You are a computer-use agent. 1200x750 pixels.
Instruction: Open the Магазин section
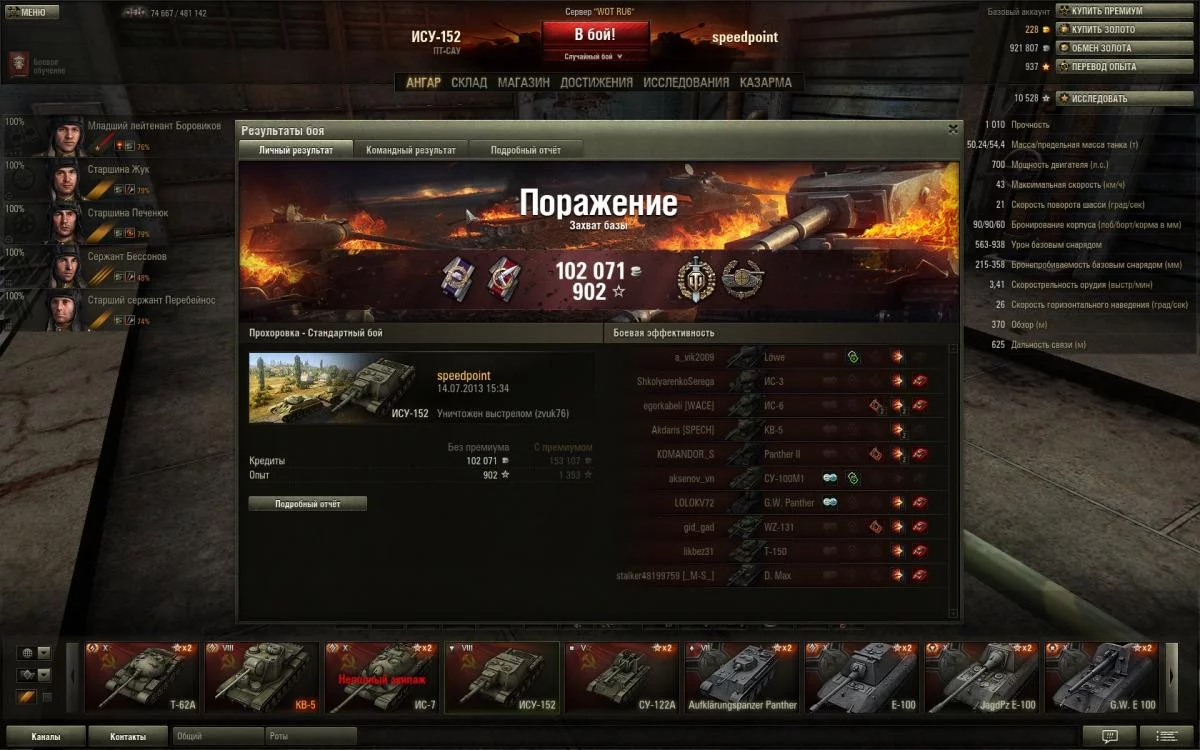click(524, 83)
